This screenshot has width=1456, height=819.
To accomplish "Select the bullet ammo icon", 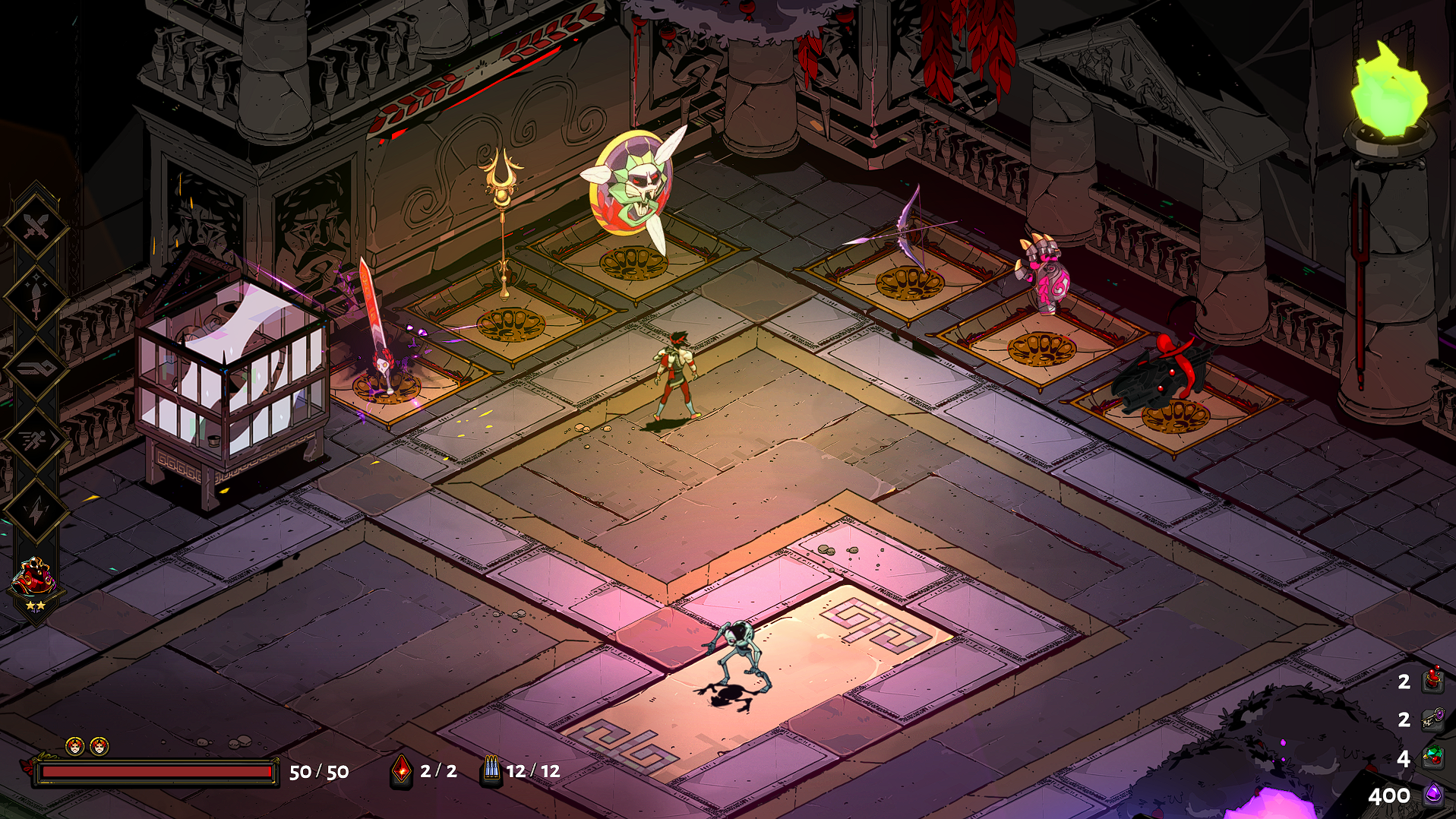I will point(491,771).
